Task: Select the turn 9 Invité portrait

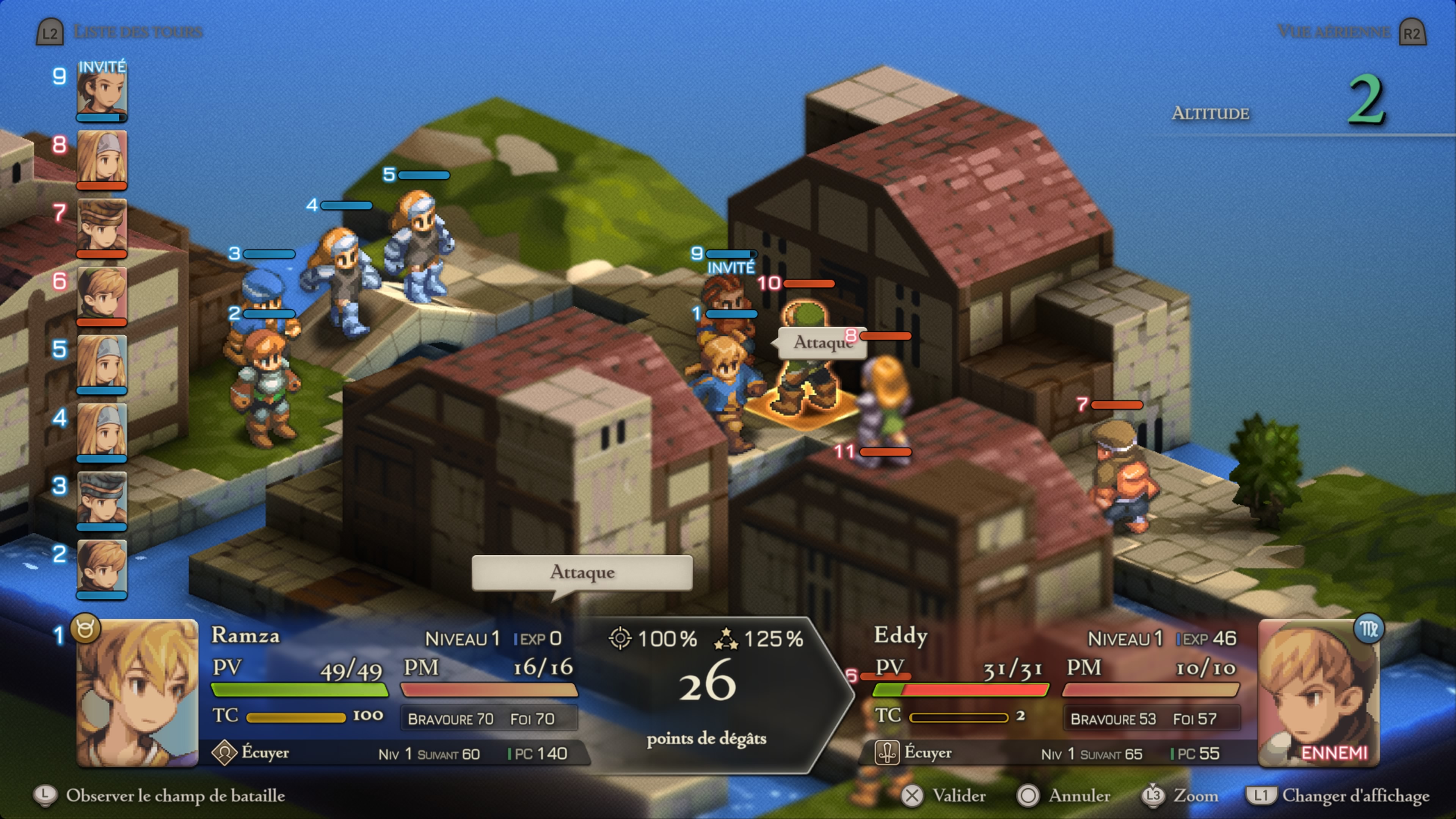Action: click(102, 91)
